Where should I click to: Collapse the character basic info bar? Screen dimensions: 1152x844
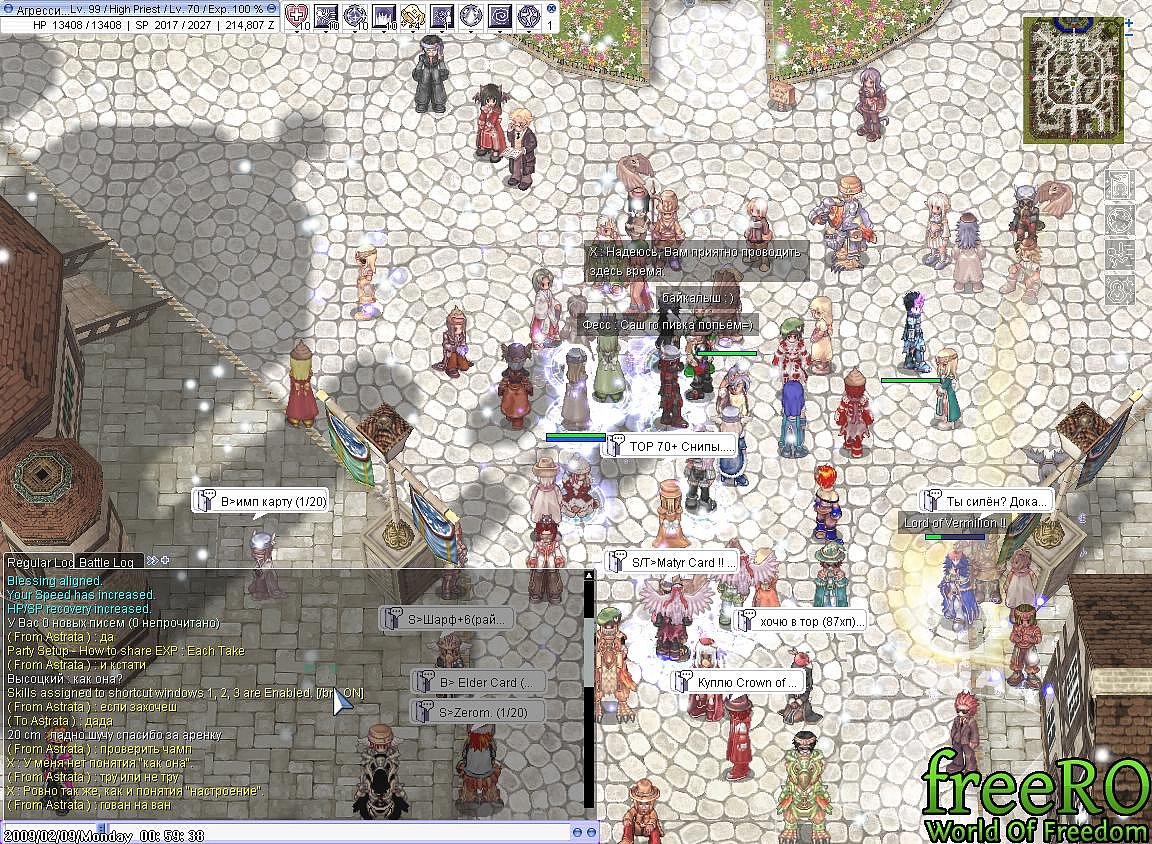point(270,8)
